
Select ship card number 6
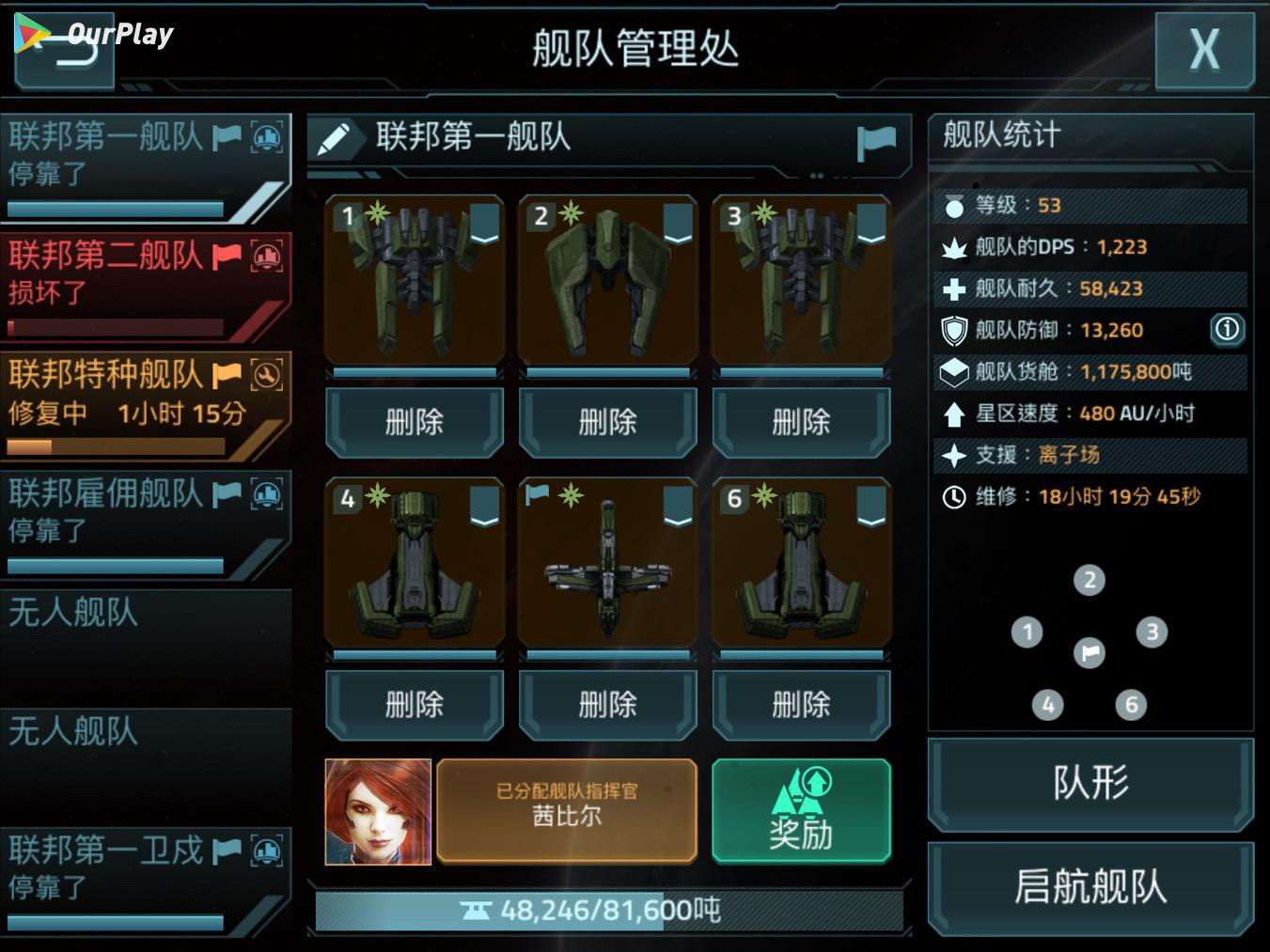click(x=801, y=564)
